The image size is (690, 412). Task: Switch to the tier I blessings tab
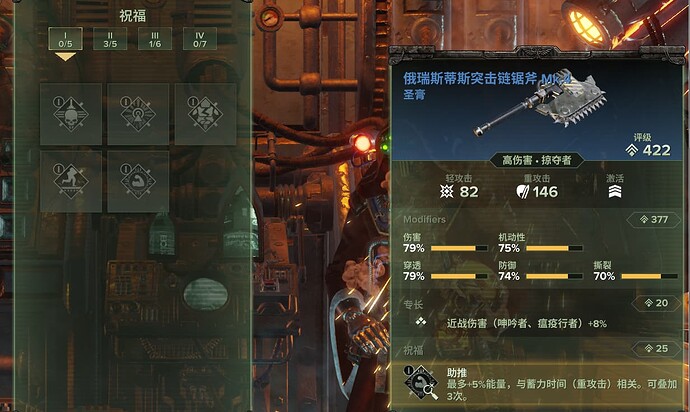point(65,39)
